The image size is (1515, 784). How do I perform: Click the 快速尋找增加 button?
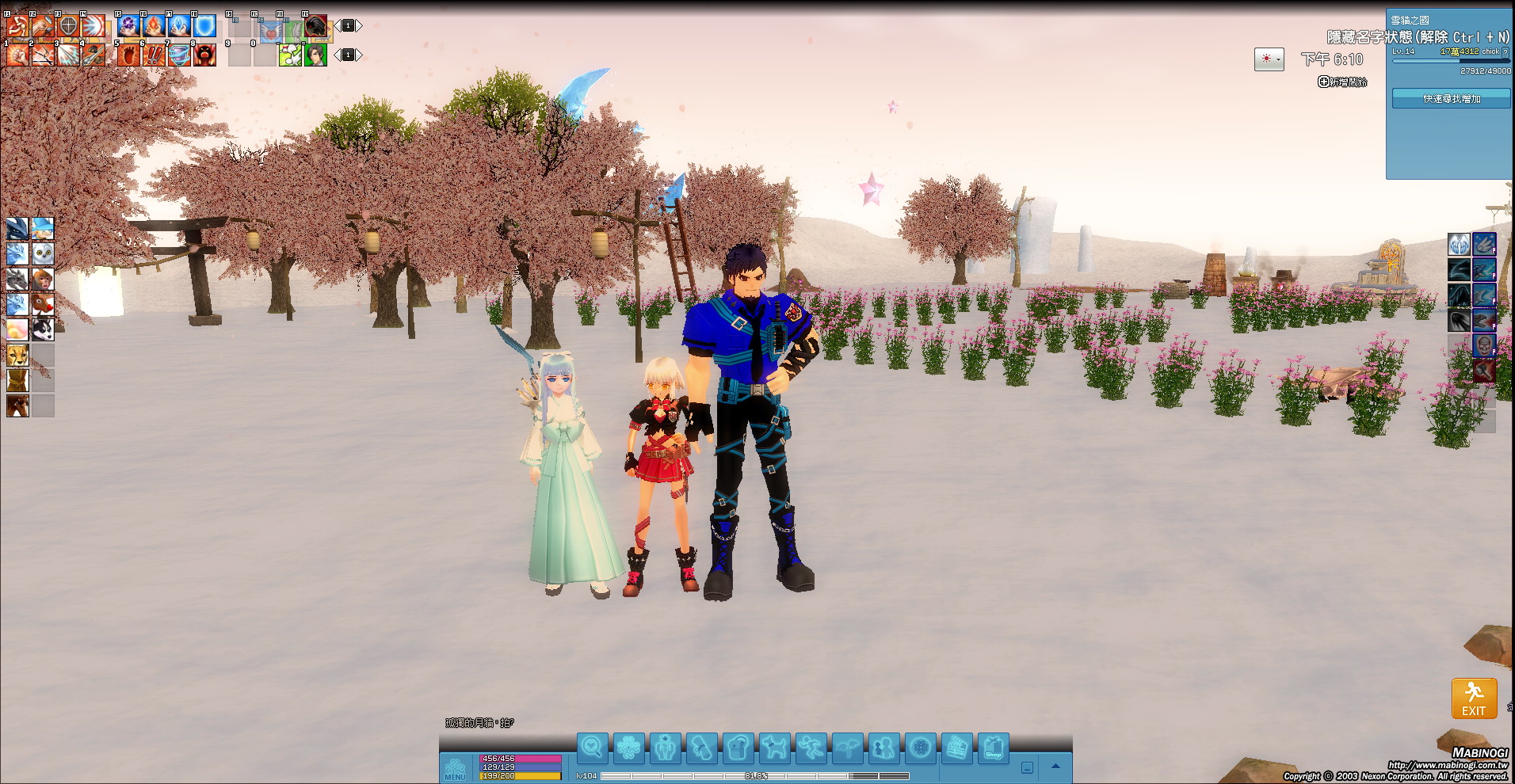pos(1451,99)
